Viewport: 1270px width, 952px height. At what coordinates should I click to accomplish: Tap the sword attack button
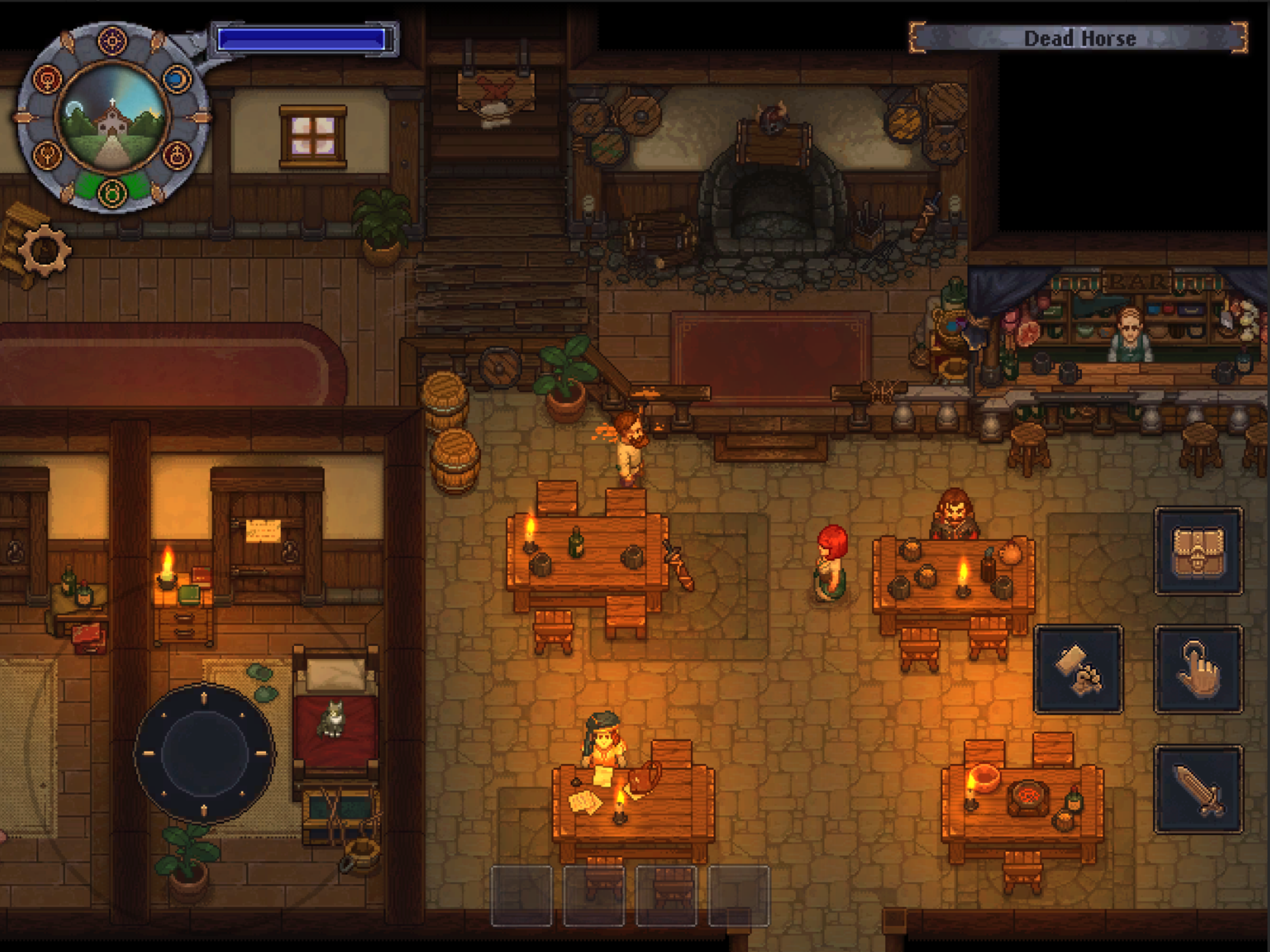click(1198, 789)
